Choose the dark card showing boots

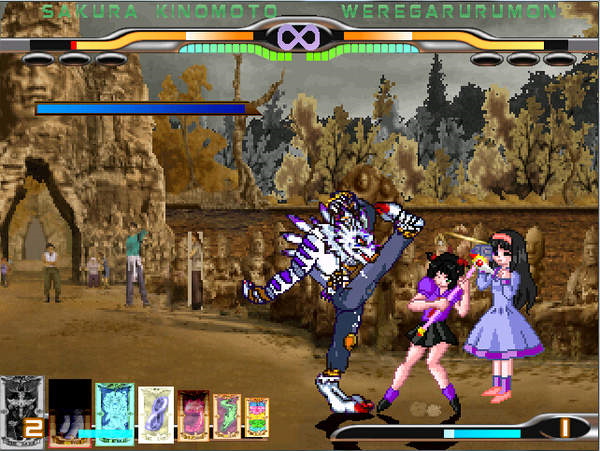tap(70, 410)
